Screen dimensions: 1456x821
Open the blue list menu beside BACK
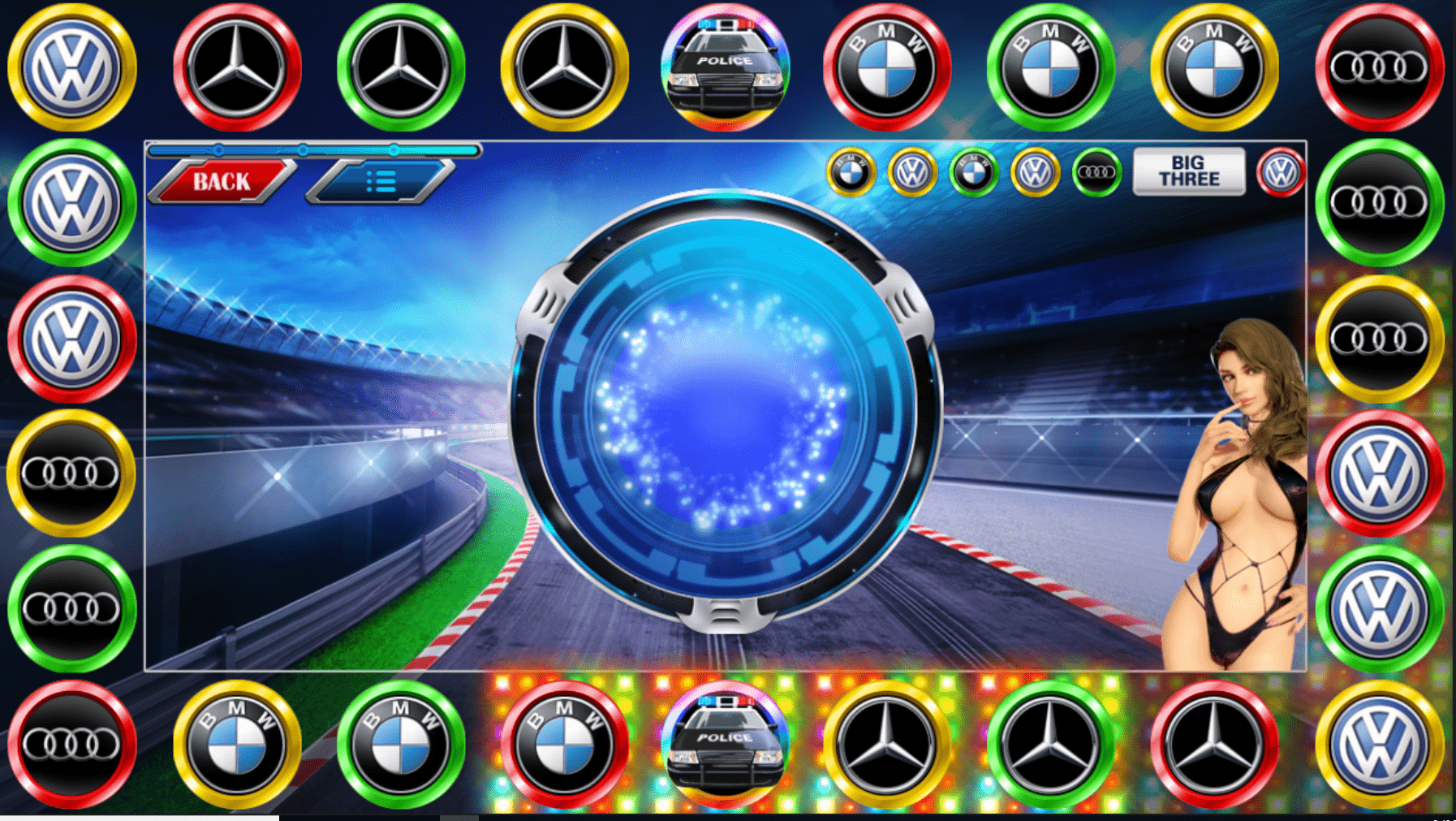[375, 180]
